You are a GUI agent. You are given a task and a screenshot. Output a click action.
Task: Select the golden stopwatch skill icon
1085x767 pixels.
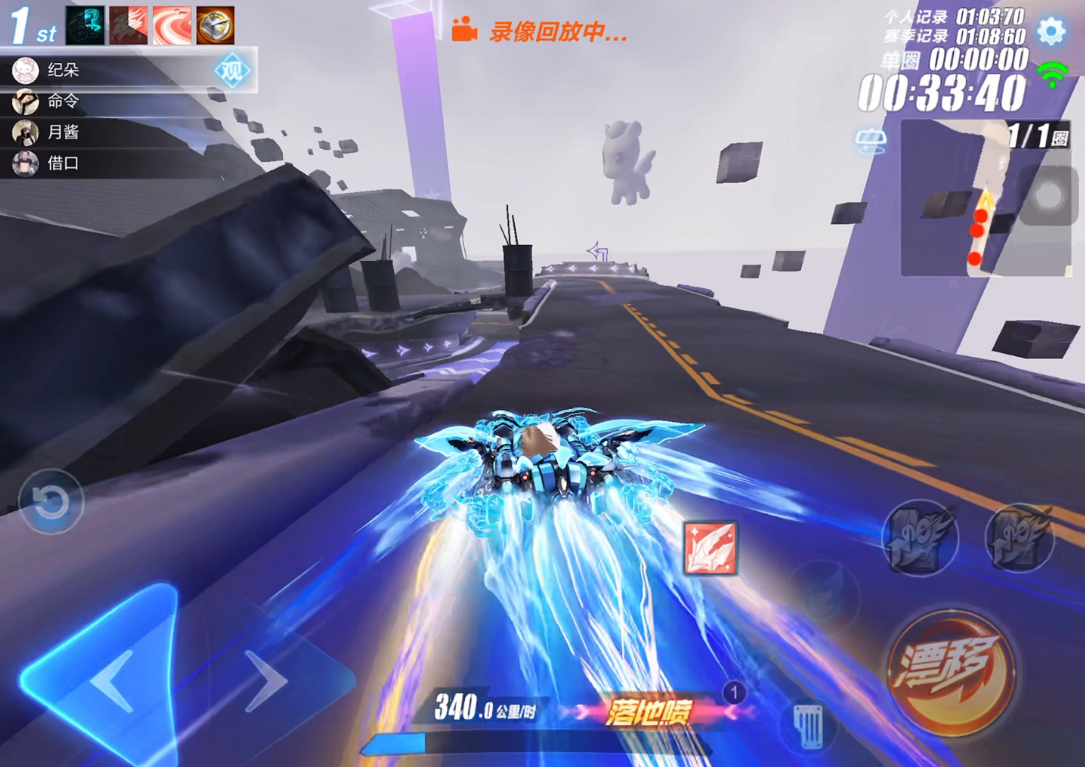tap(215, 25)
